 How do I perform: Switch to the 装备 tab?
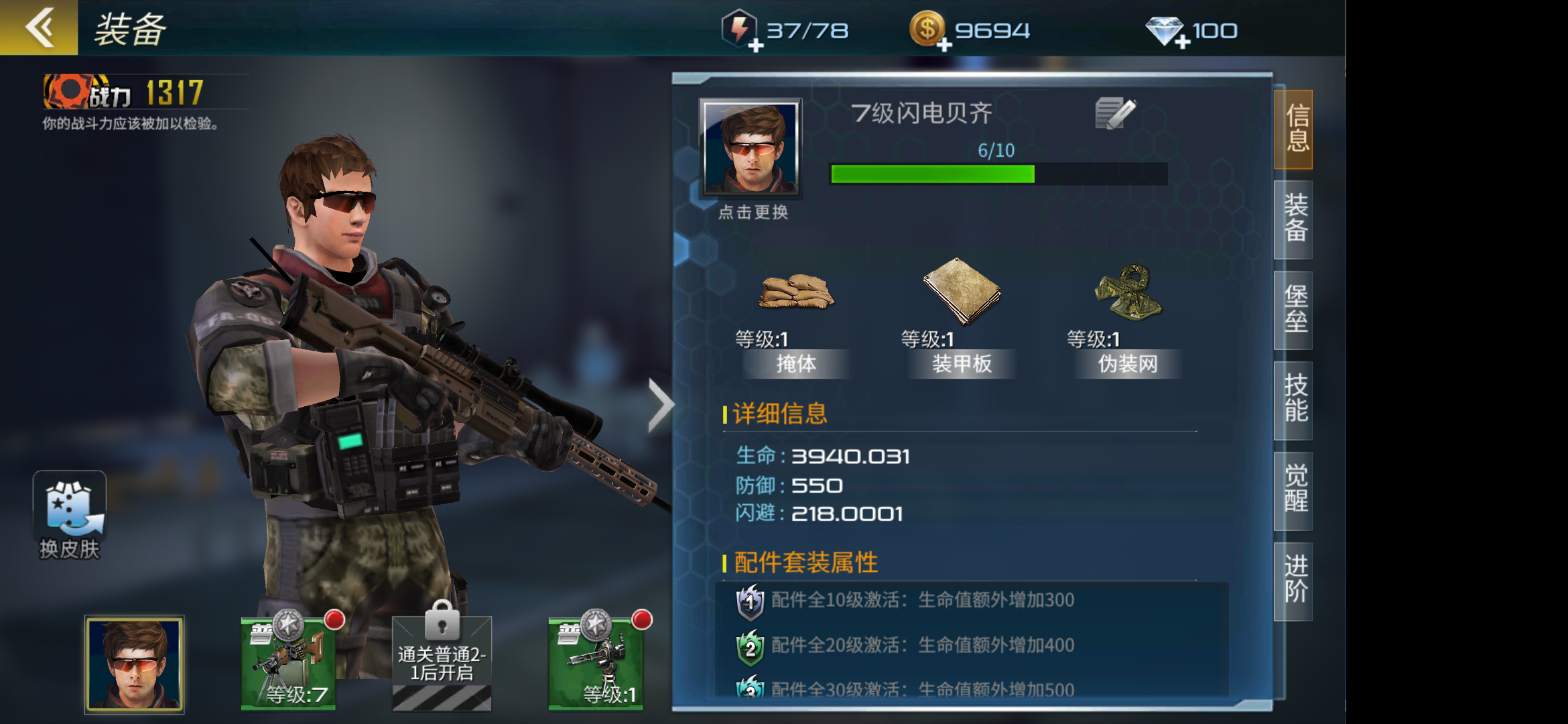click(1293, 221)
